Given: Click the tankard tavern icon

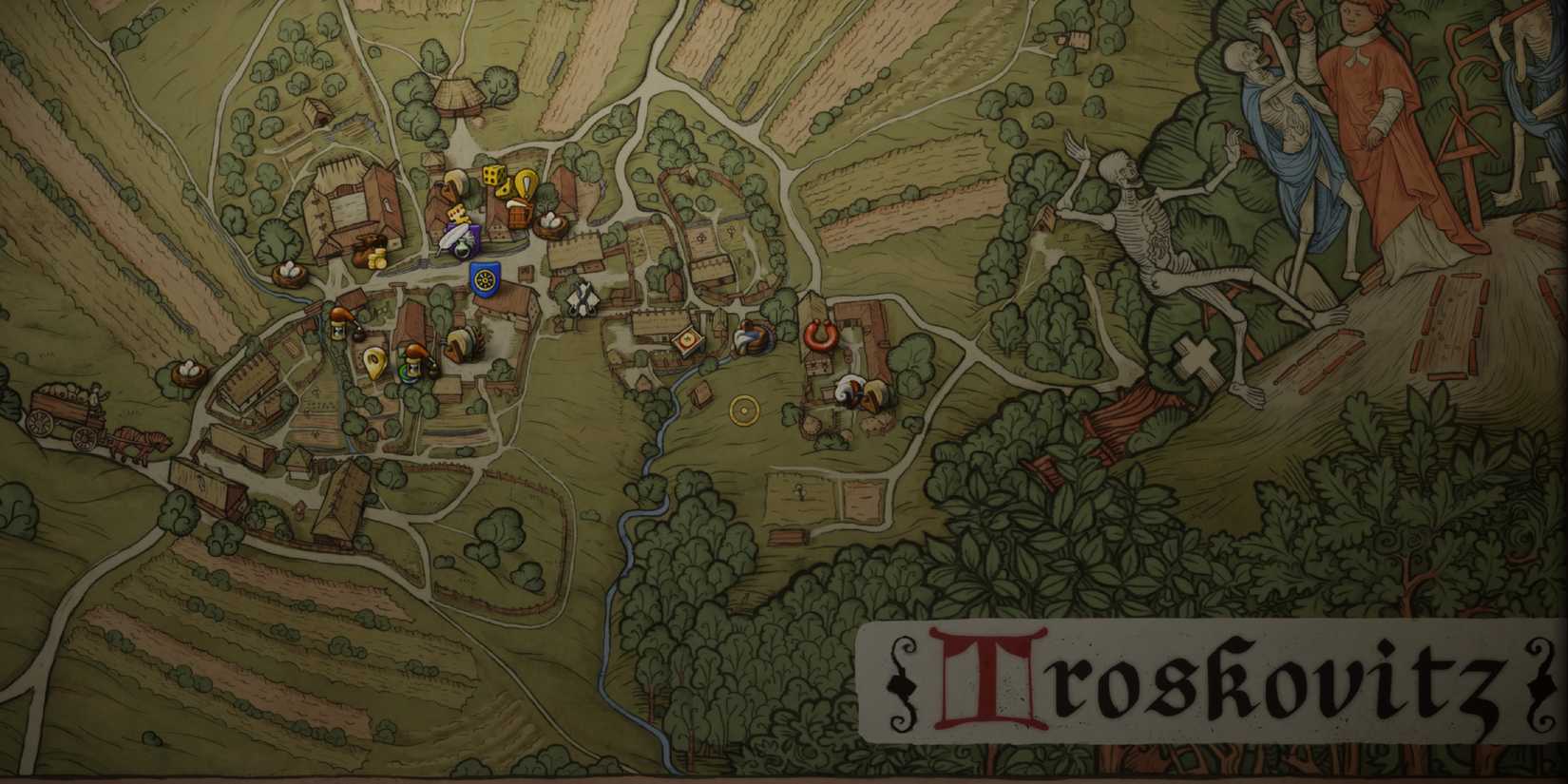Looking at the screenshot, I should click(x=519, y=215).
